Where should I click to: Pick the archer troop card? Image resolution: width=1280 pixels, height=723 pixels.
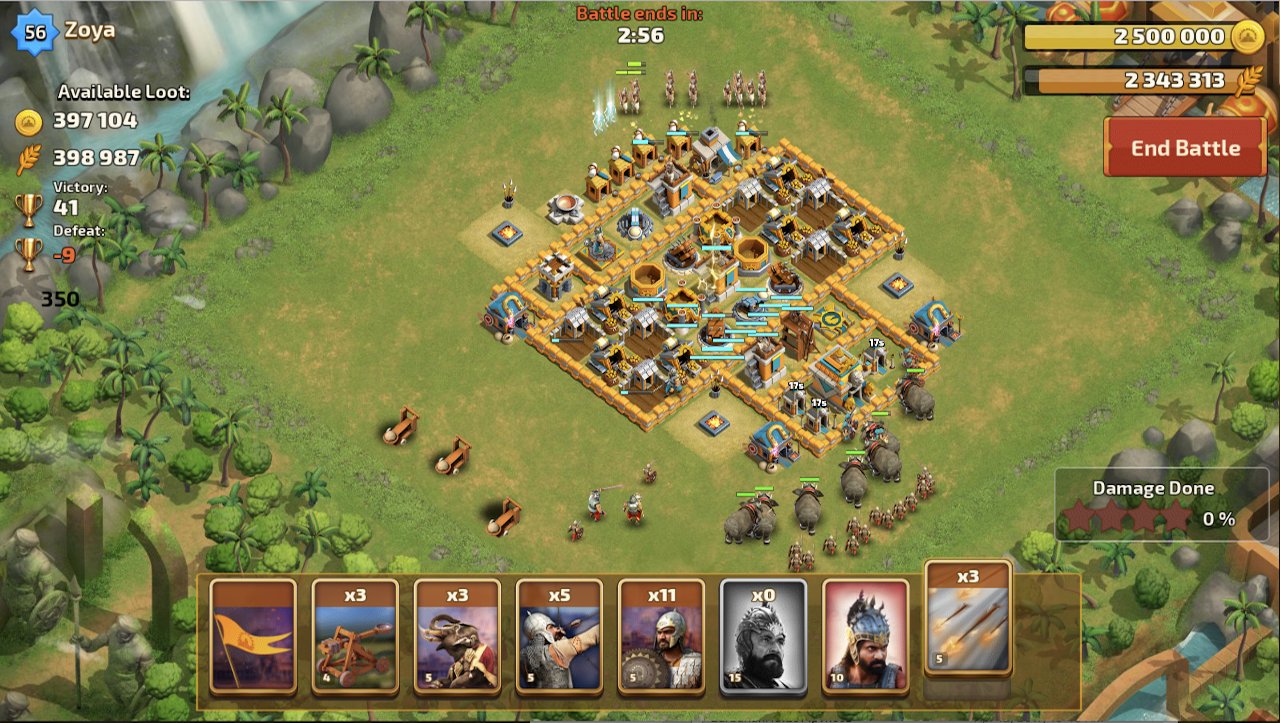pos(559,636)
